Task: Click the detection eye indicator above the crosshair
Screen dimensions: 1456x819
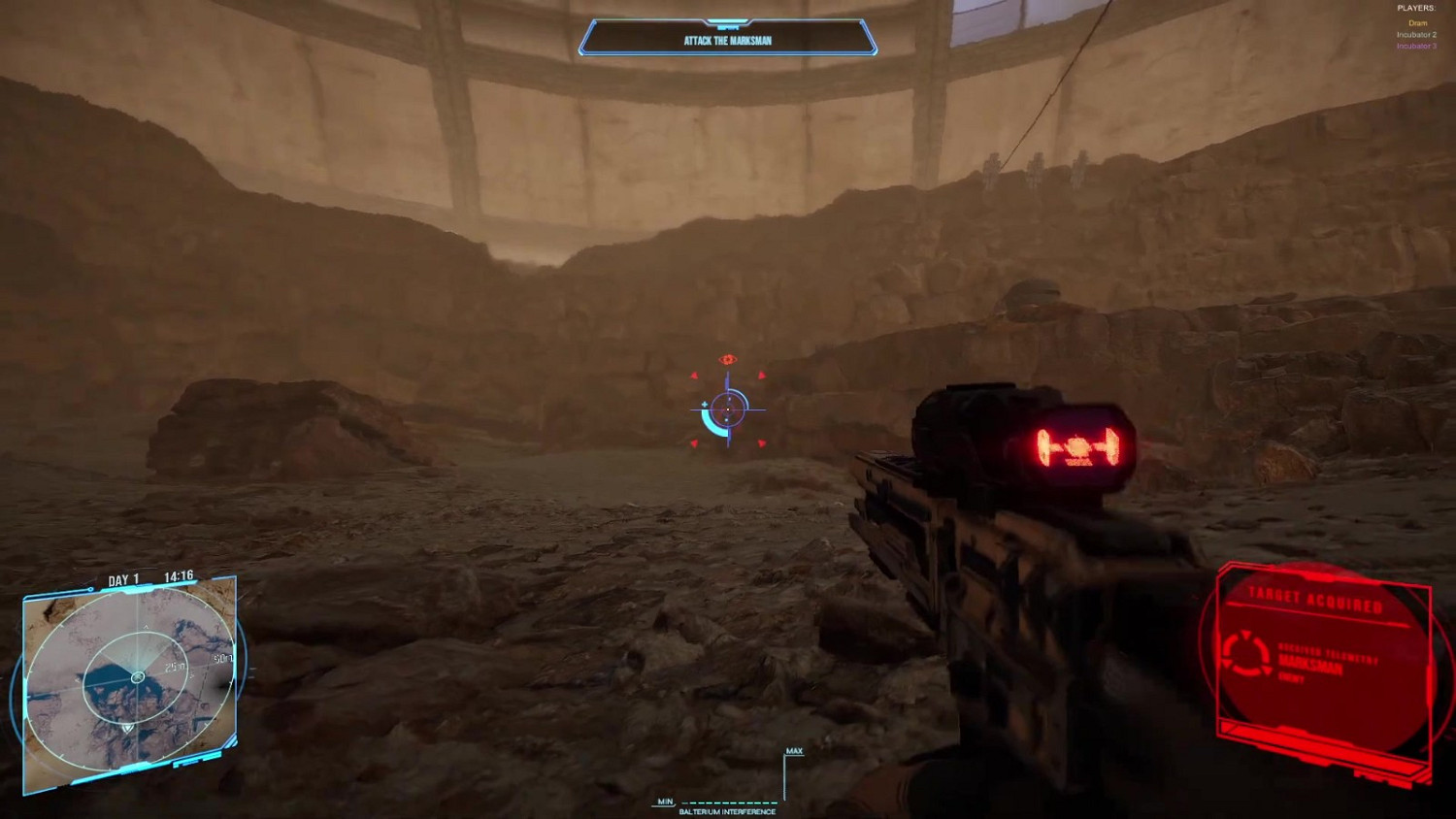Action: tap(728, 359)
